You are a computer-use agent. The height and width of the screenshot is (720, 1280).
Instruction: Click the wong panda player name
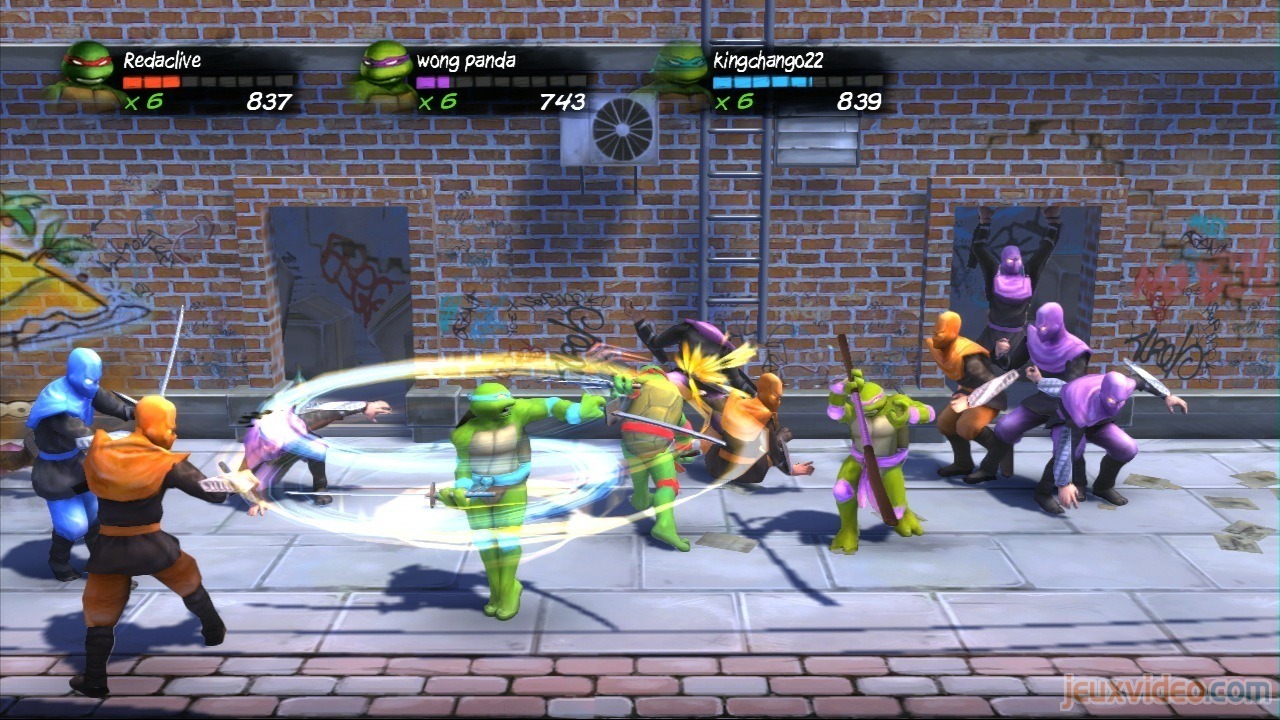466,60
